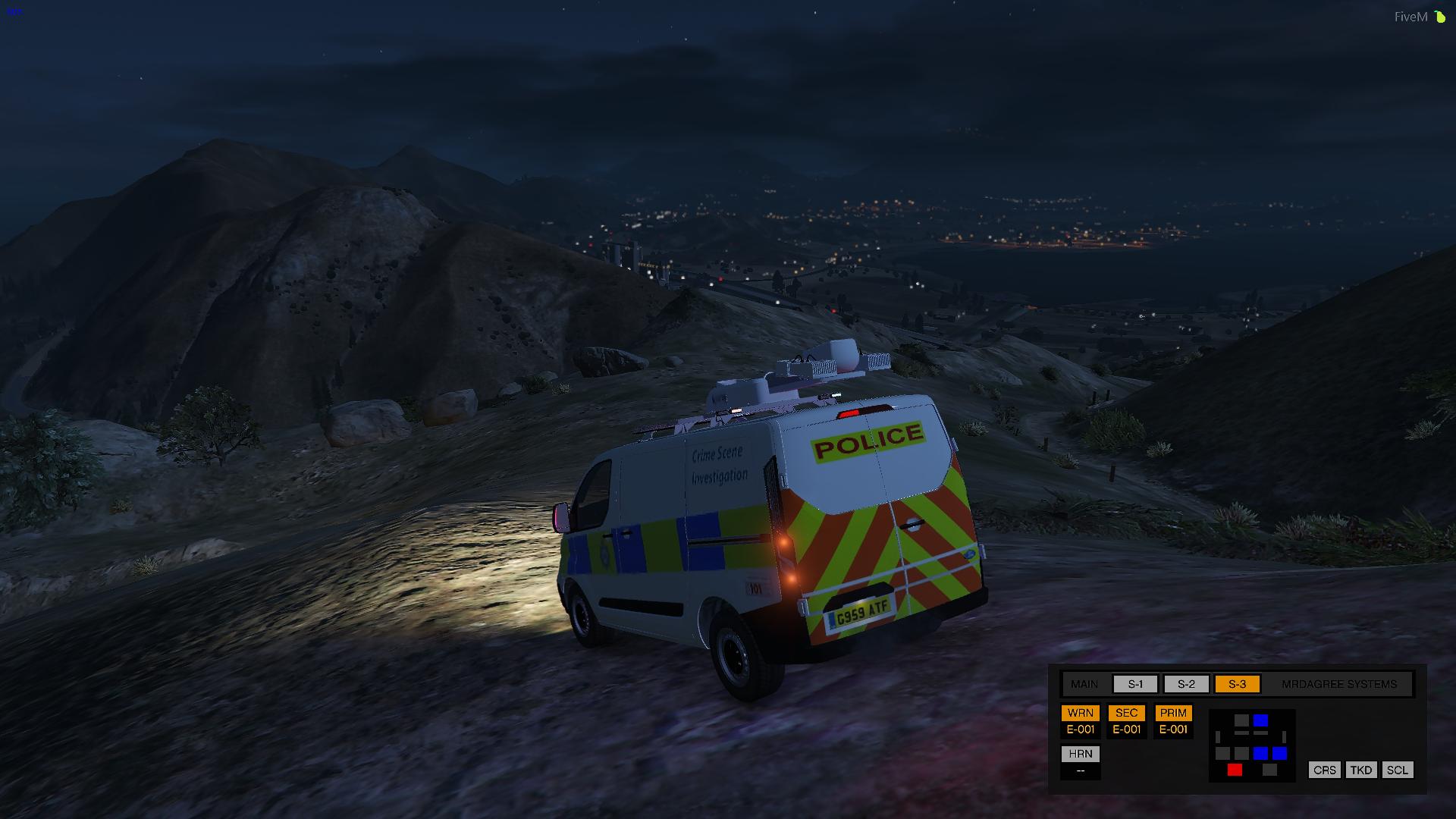Change the E-001 preset under PRIM

pos(1173,730)
